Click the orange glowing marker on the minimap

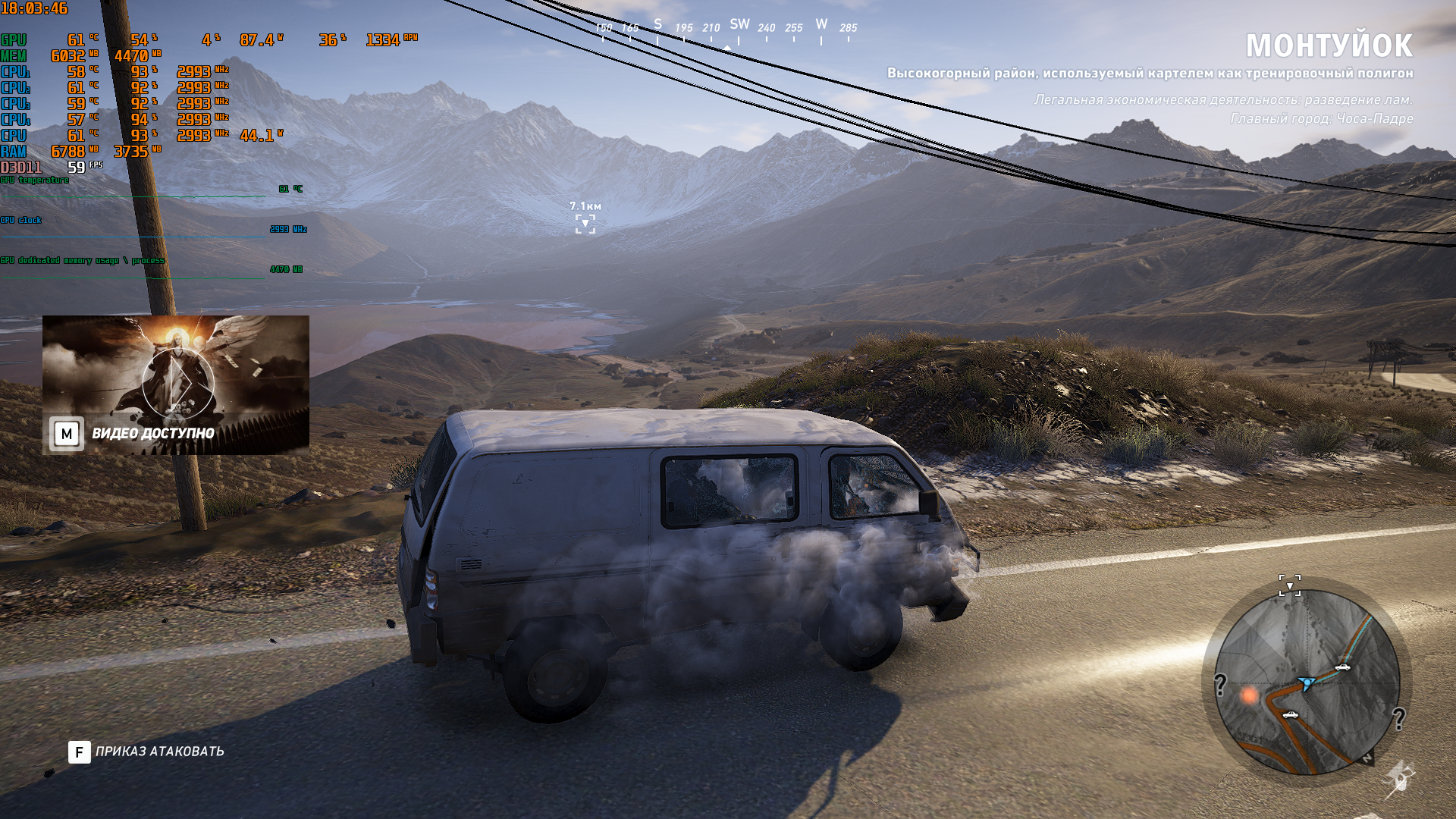coord(1249,695)
